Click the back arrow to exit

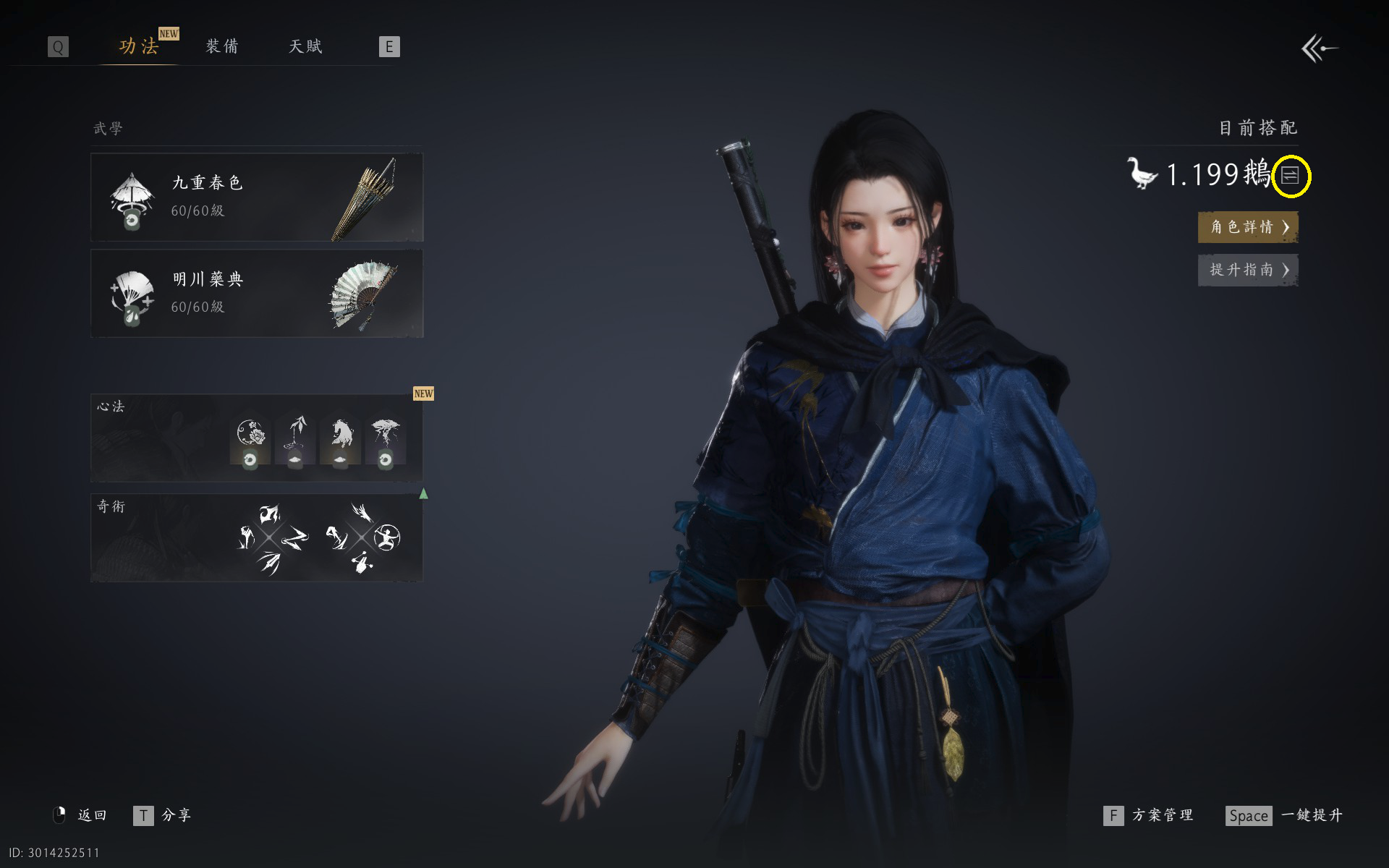coord(1319,49)
